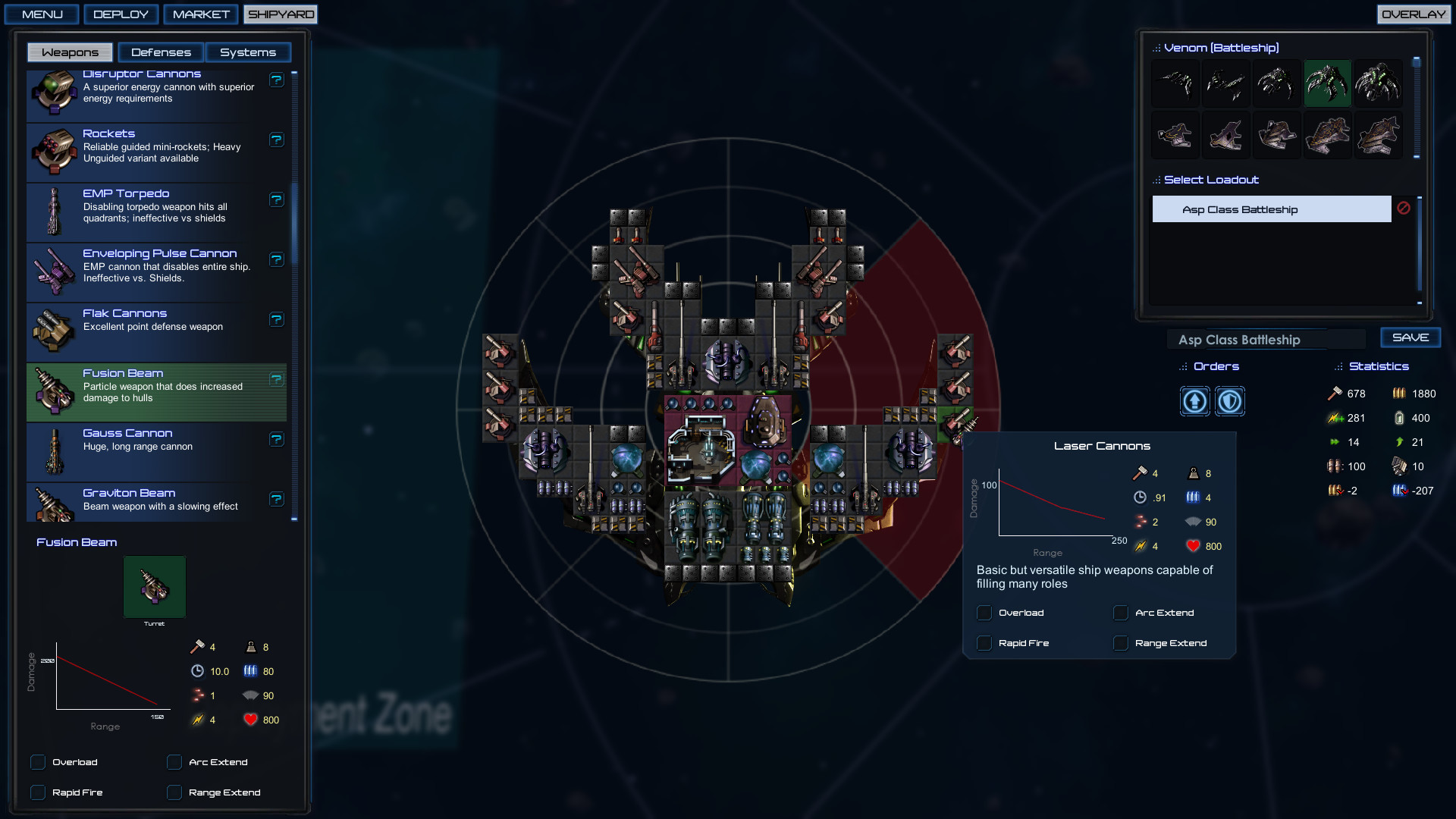Click the OVERLAY button
Screen dimensions: 1456x819
click(x=1414, y=14)
